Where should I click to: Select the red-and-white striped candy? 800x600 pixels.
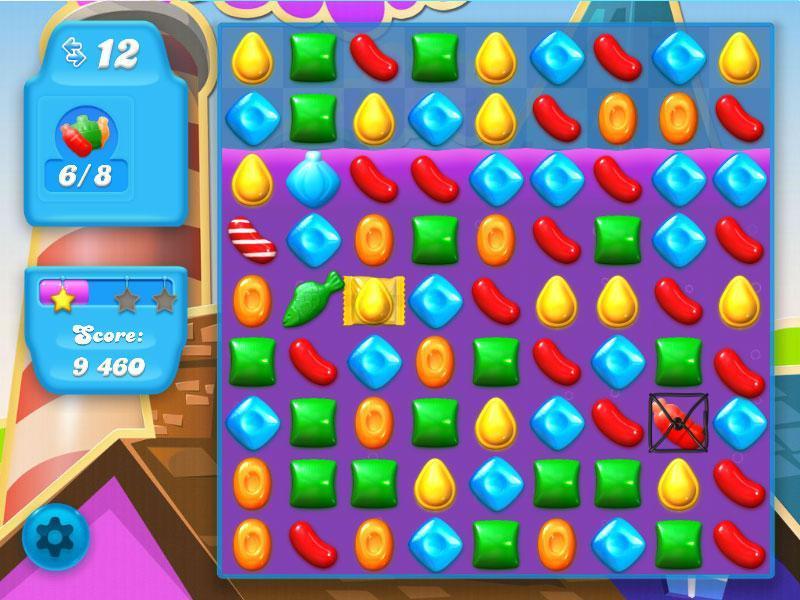[x=249, y=237]
